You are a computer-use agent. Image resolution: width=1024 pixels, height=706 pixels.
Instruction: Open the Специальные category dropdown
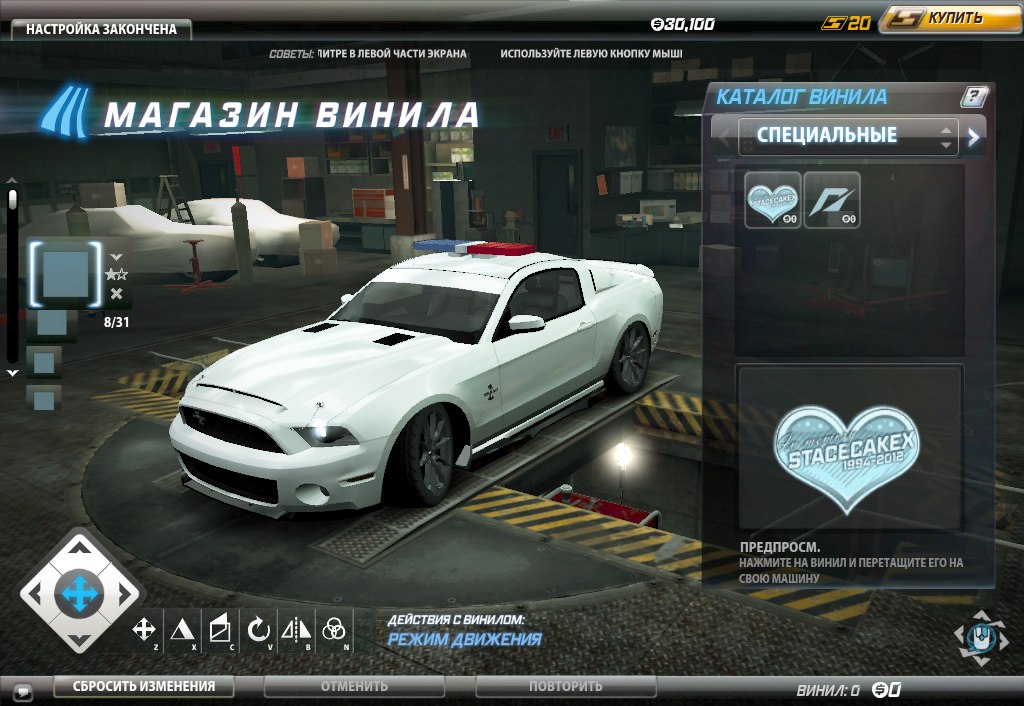847,136
